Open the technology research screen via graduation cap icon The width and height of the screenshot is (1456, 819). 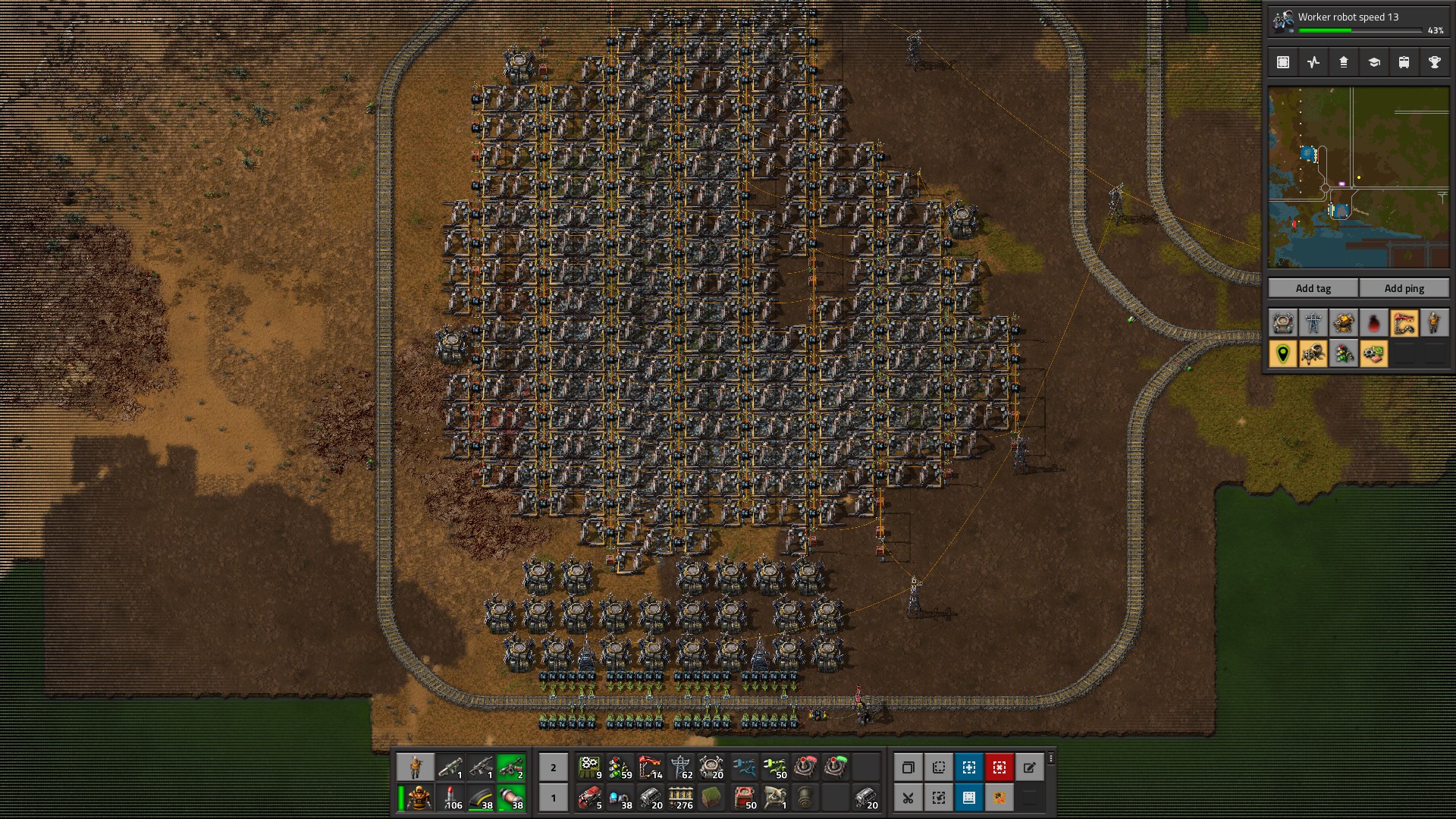pos(1373,62)
